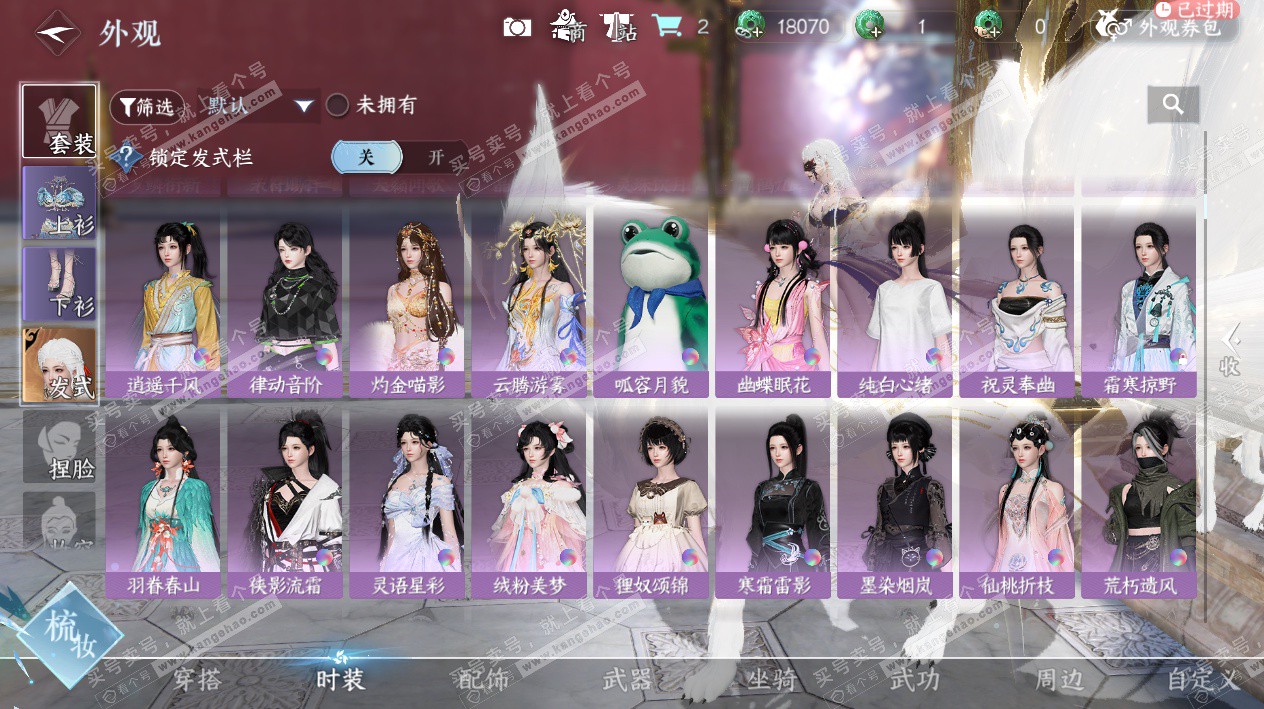1264x709 pixels.
Task: Open the 筛选 filter options
Action: tap(147, 105)
